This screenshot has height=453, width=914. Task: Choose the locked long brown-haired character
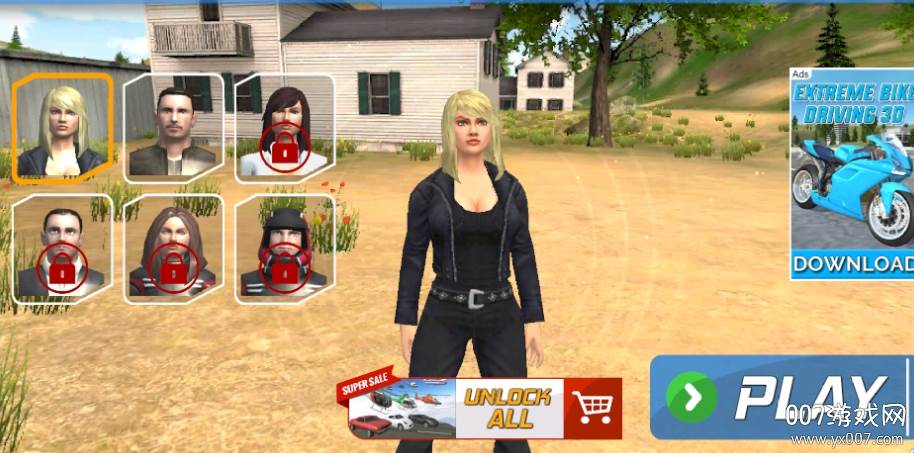point(173,249)
